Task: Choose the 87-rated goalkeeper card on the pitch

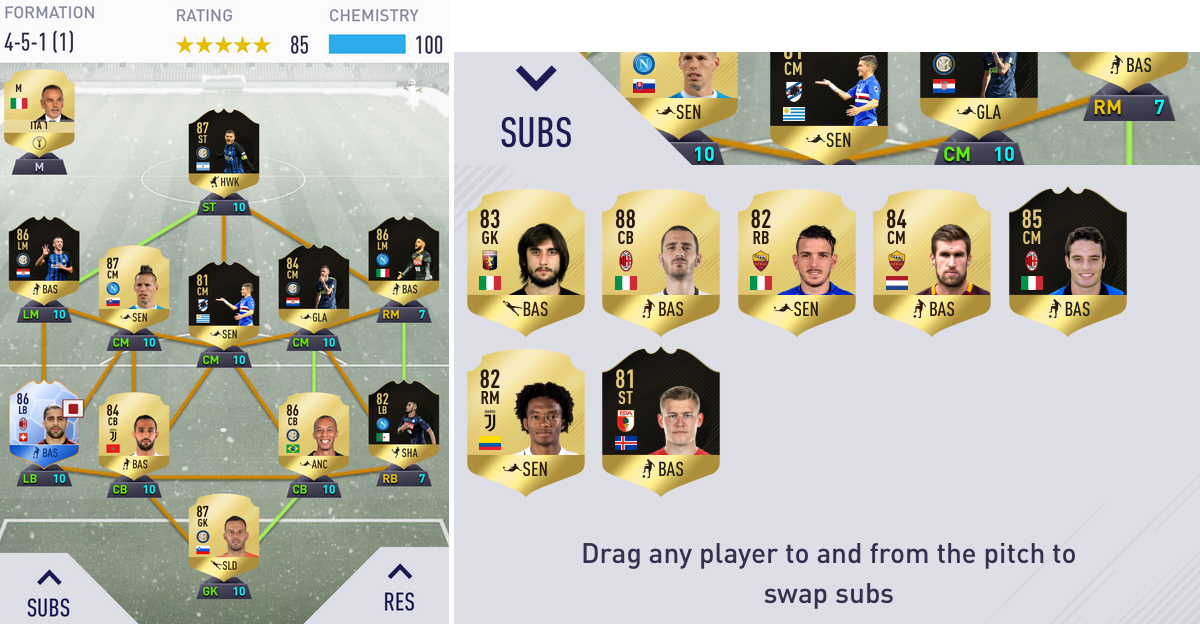Action: pyautogui.click(x=223, y=540)
